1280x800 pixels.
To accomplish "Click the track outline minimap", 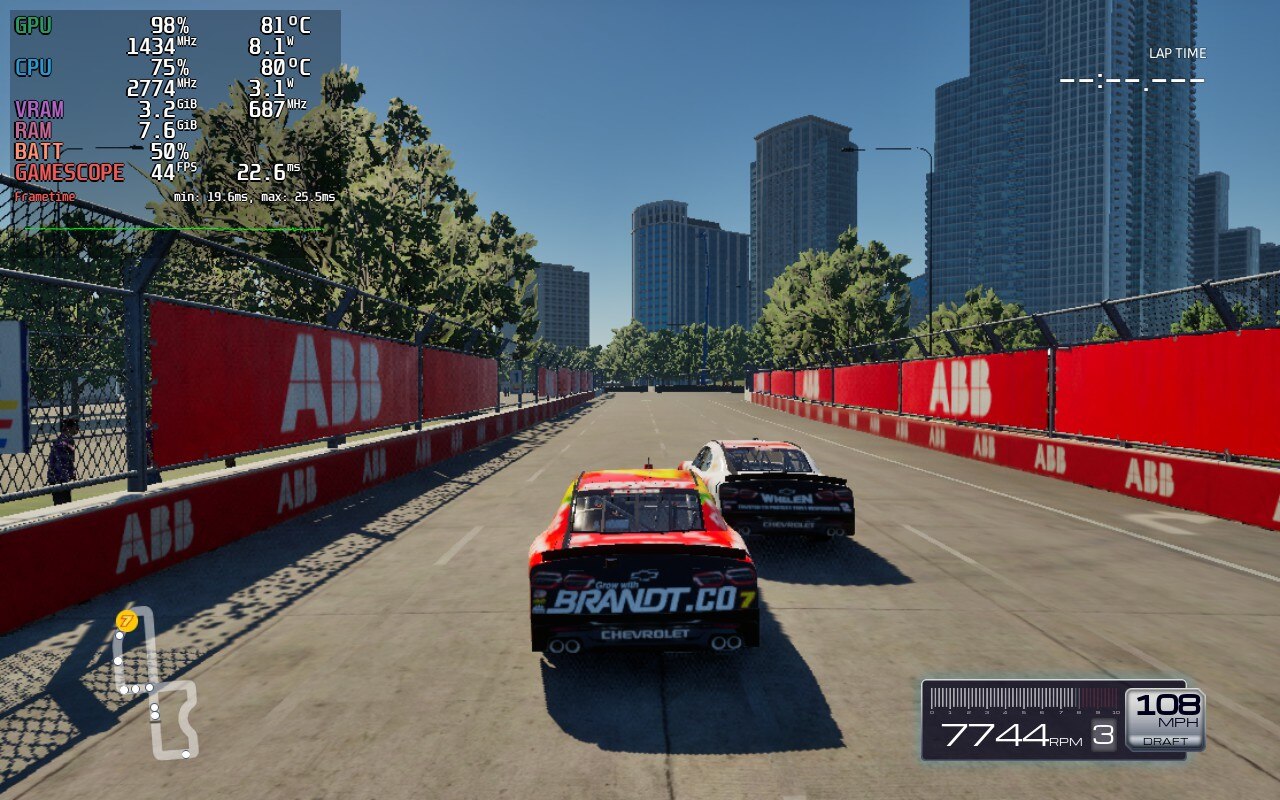I will (x=157, y=685).
